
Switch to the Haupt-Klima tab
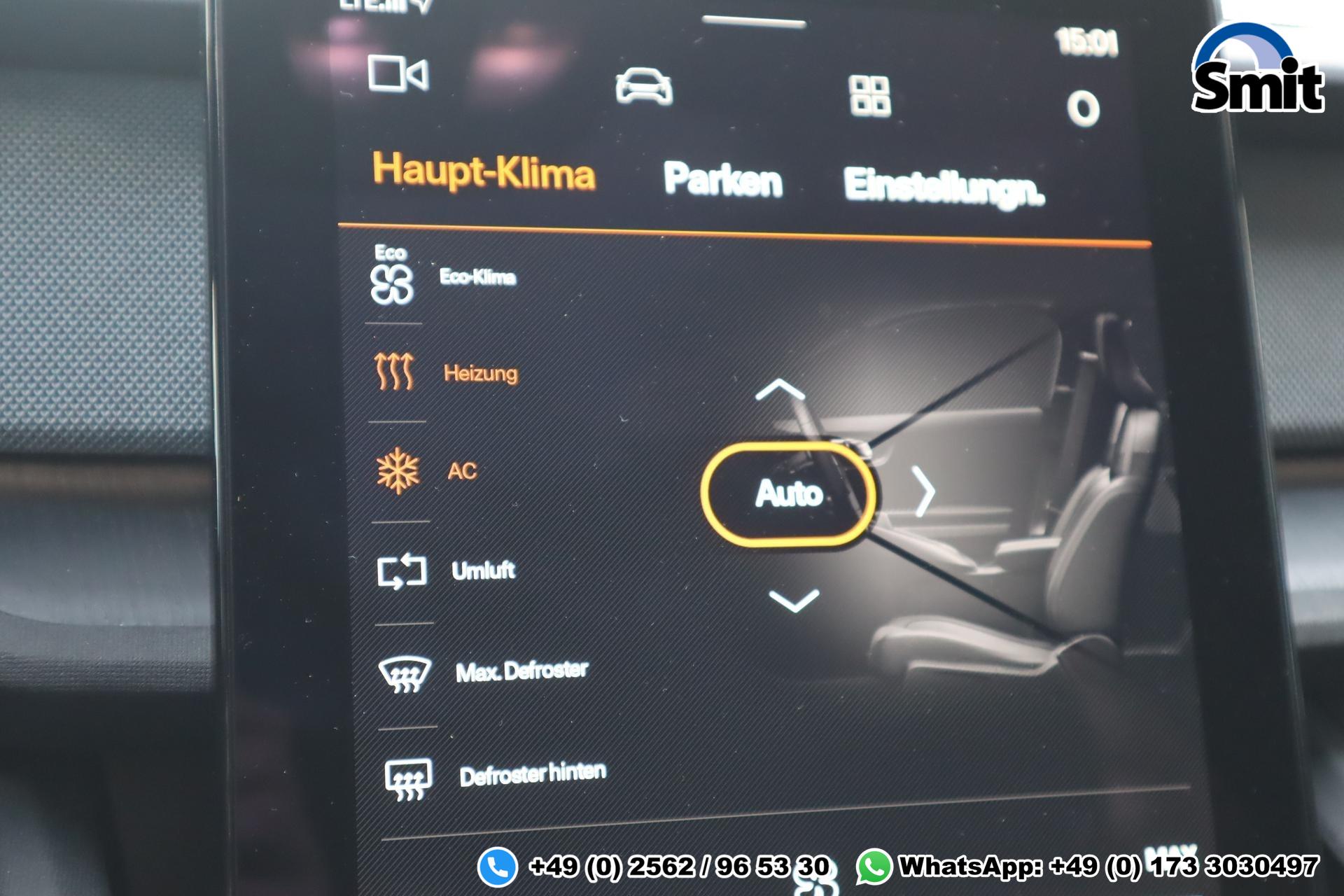[x=483, y=171]
